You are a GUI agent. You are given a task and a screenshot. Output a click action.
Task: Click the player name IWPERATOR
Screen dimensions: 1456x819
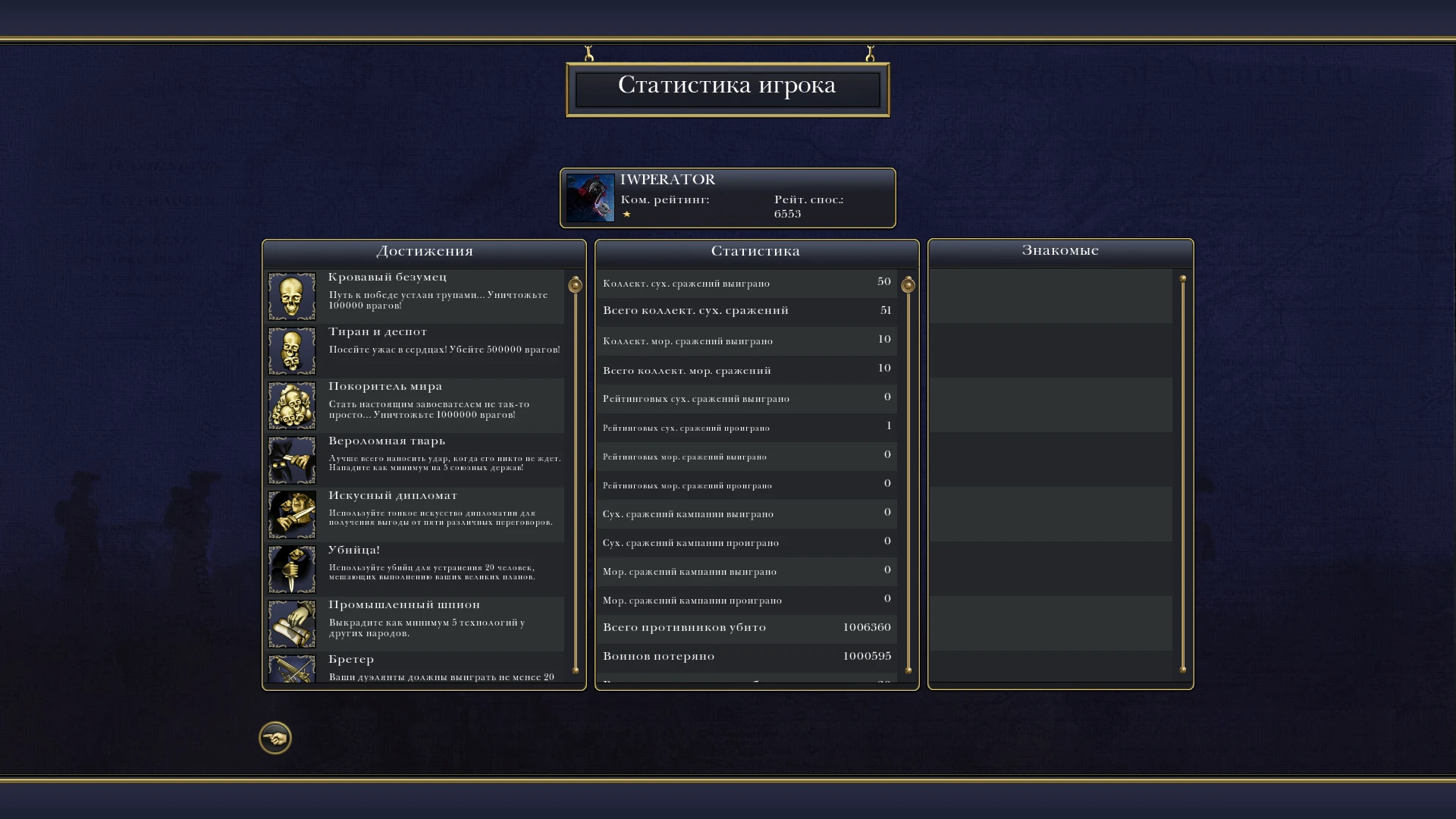click(x=666, y=180)
